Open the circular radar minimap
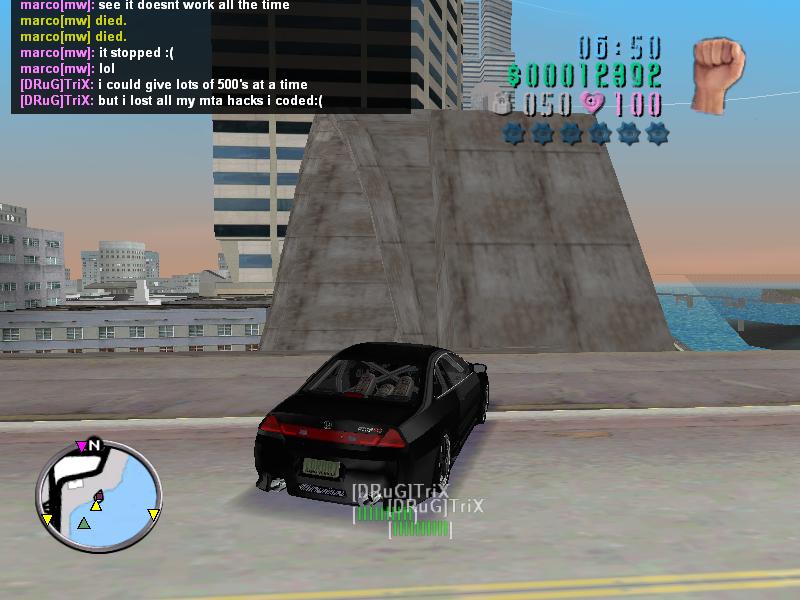 click(98, 498)
